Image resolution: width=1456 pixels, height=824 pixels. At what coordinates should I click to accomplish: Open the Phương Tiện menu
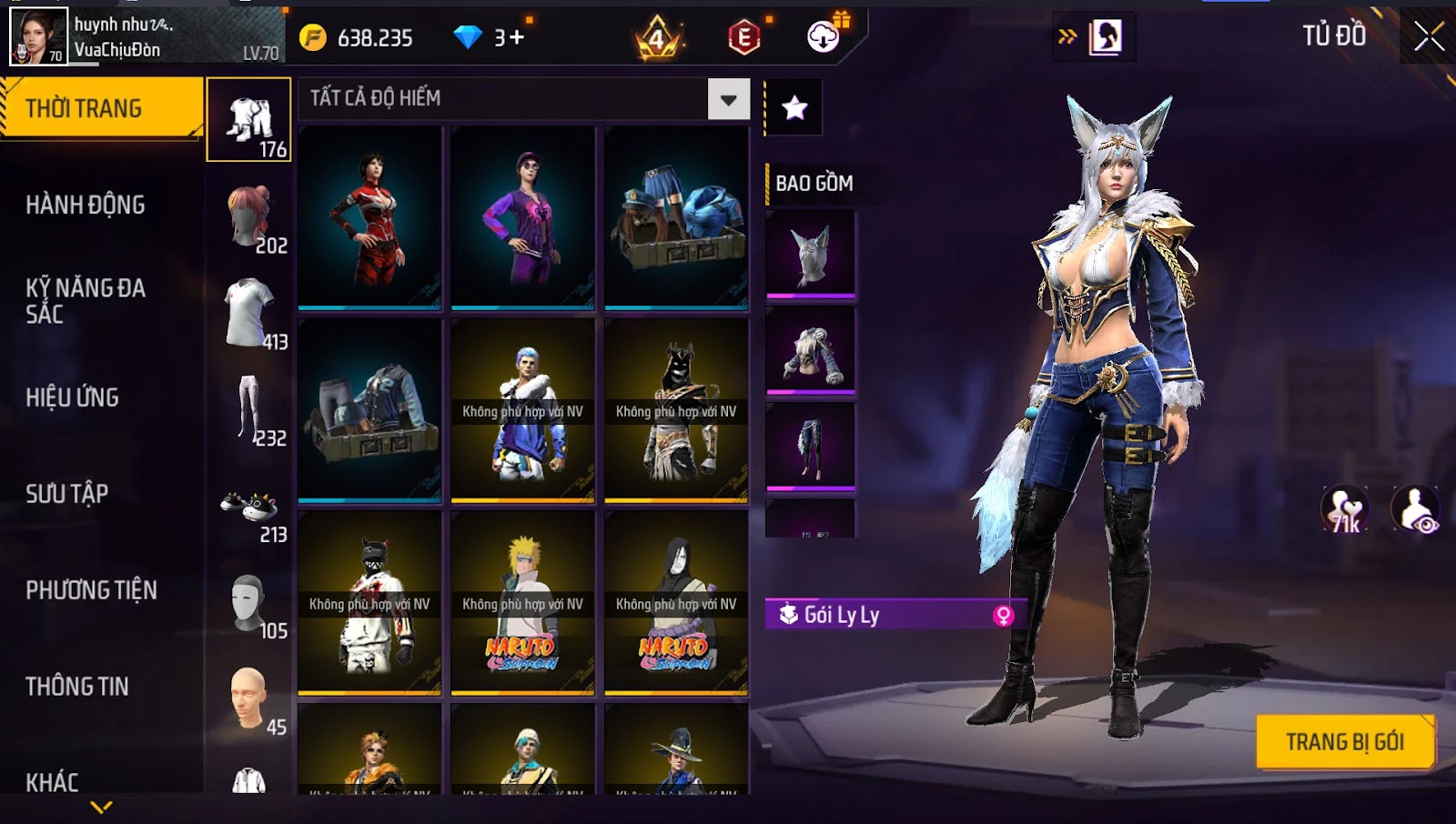pos(91,590)
